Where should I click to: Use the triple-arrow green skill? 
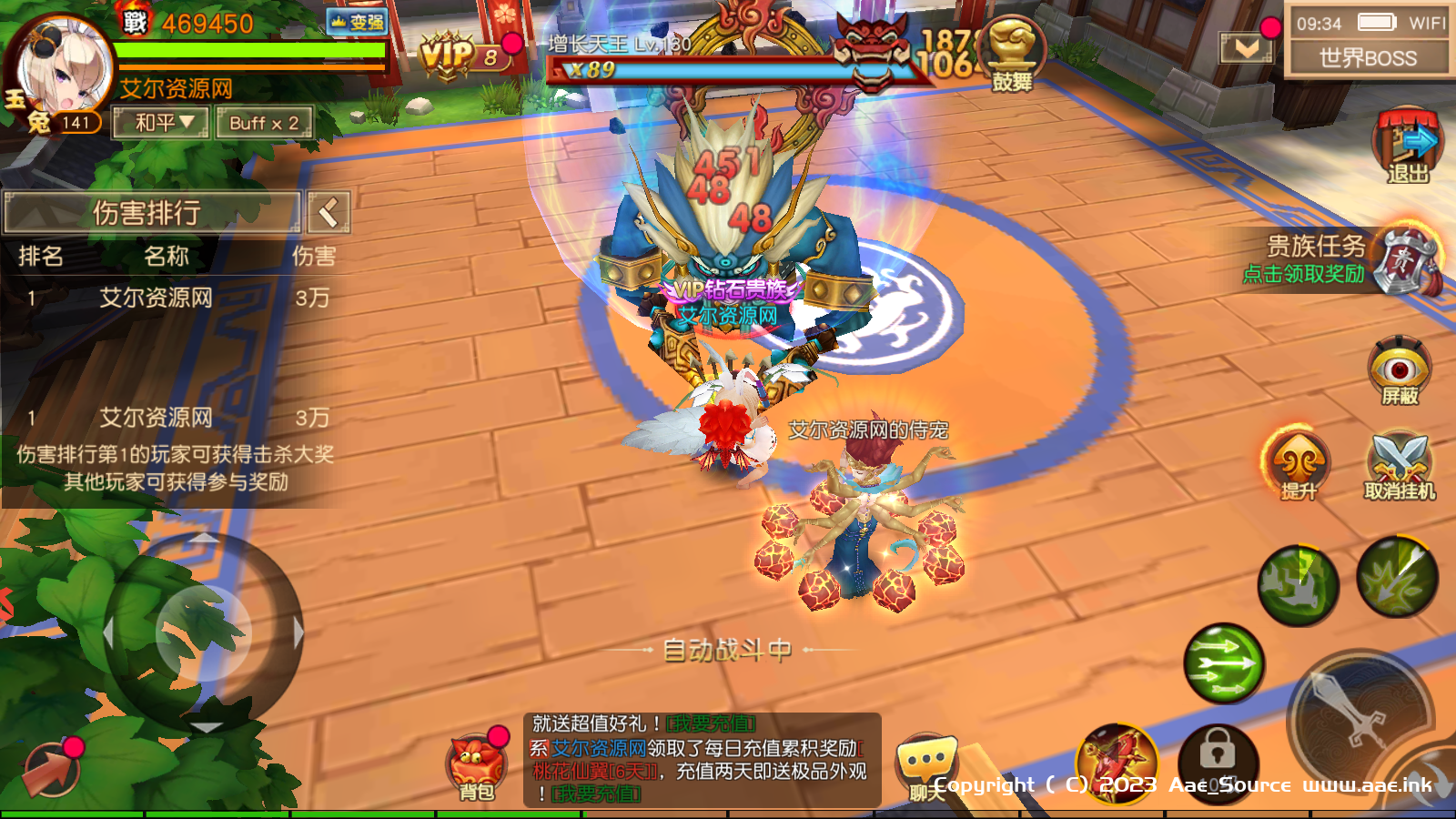coord(1223,663)
